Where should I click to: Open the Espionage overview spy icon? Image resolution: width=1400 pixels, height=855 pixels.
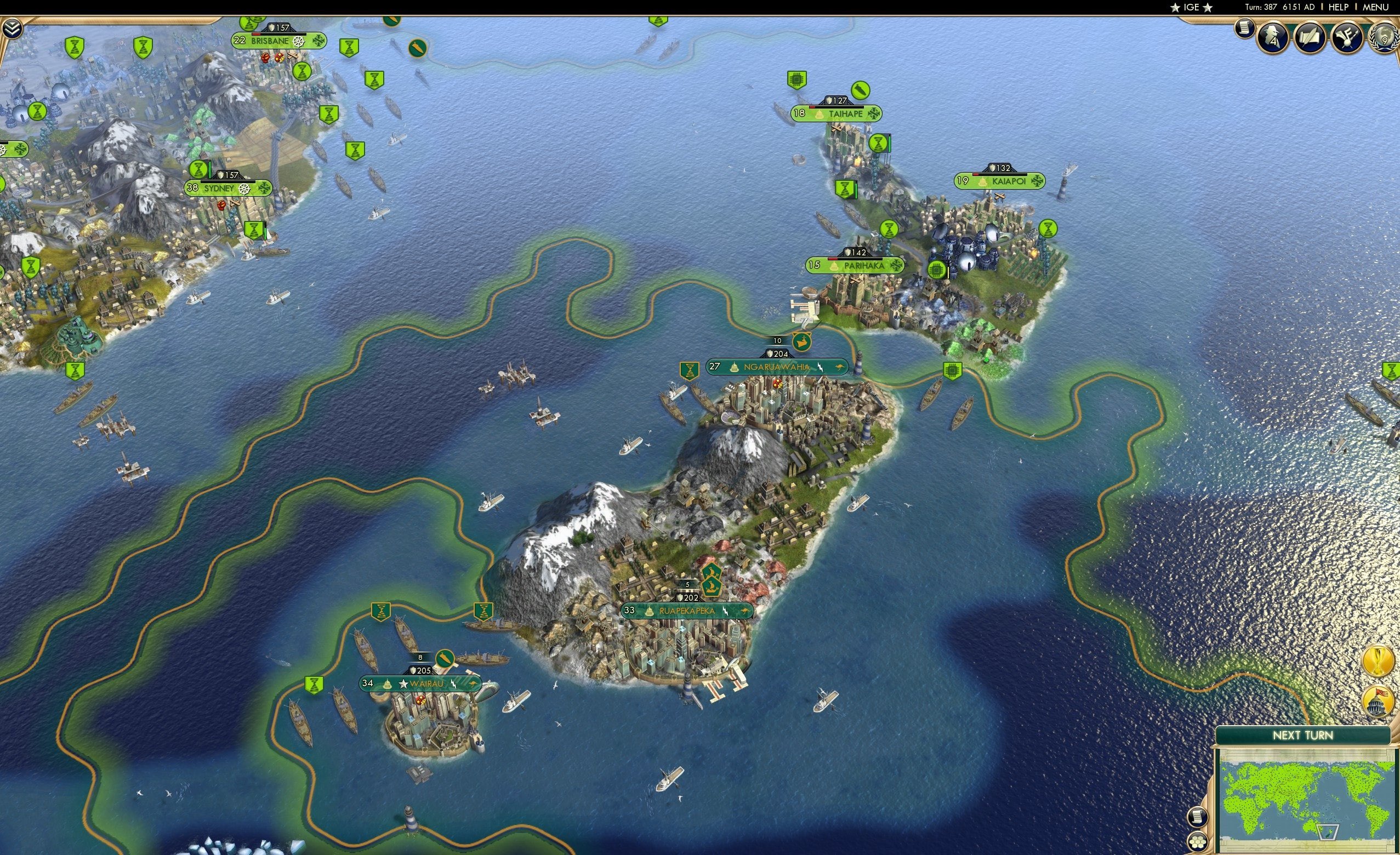1272,38
